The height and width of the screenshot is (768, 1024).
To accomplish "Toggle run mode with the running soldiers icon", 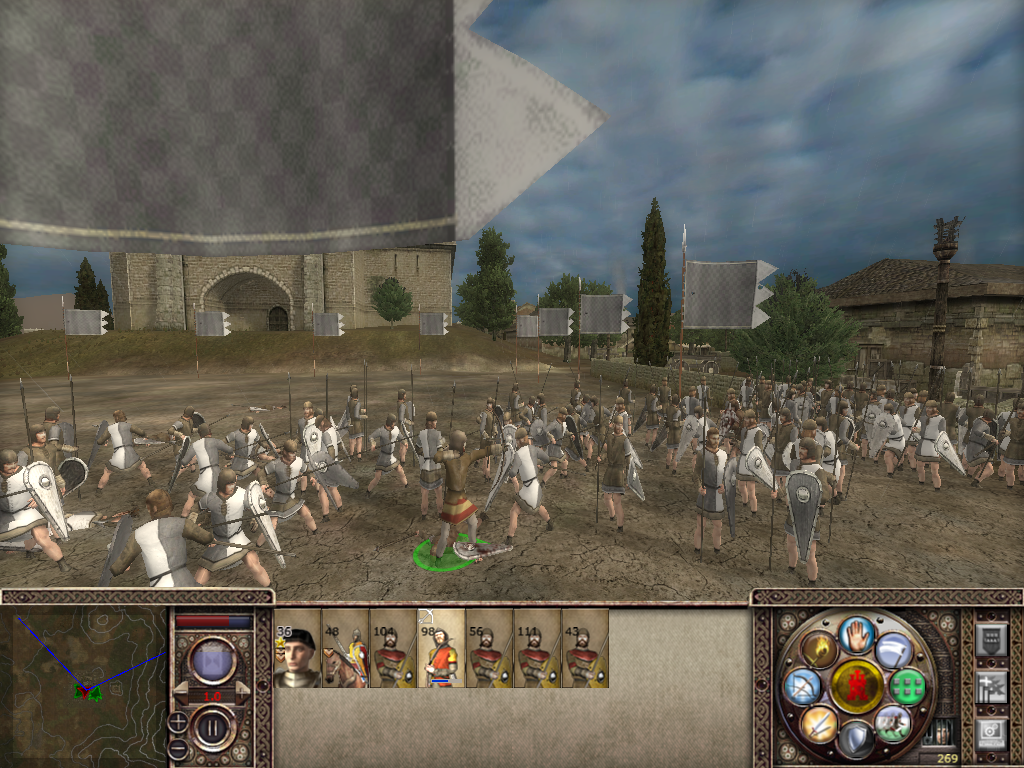I will coord(893,723).
